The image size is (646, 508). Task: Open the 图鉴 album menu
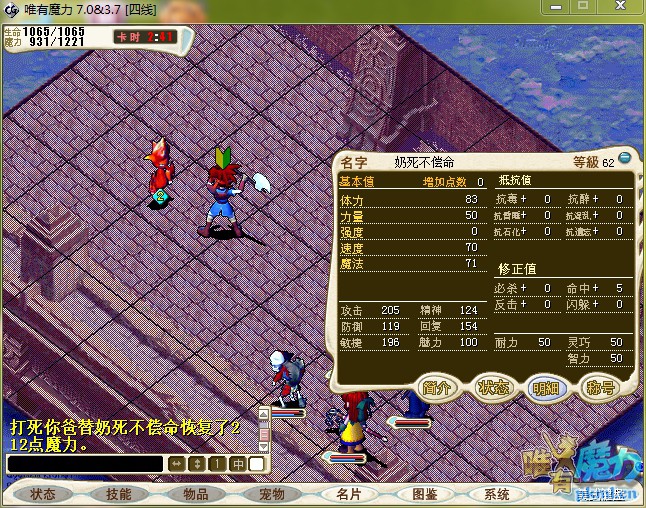(x=424, y=494)
